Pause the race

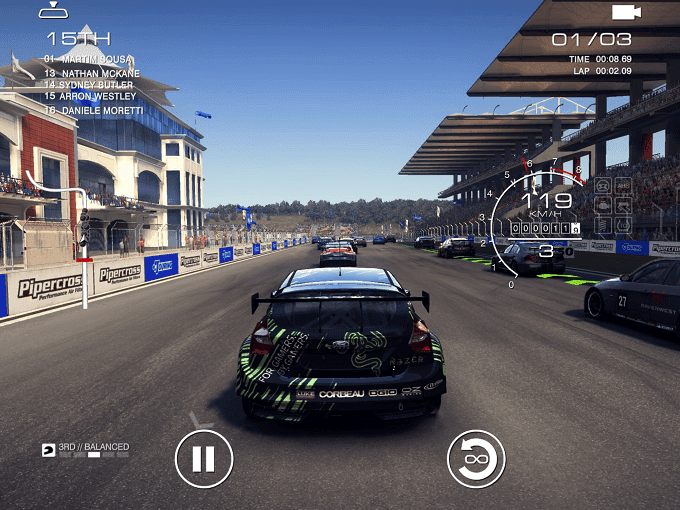[204, 459]
